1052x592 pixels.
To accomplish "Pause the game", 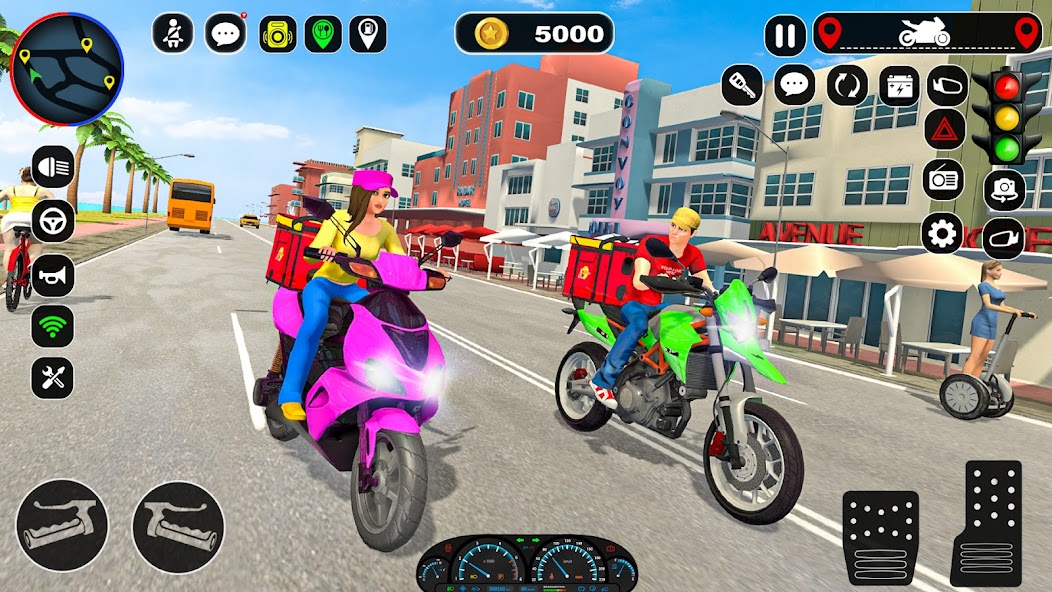I will (785, 36).
